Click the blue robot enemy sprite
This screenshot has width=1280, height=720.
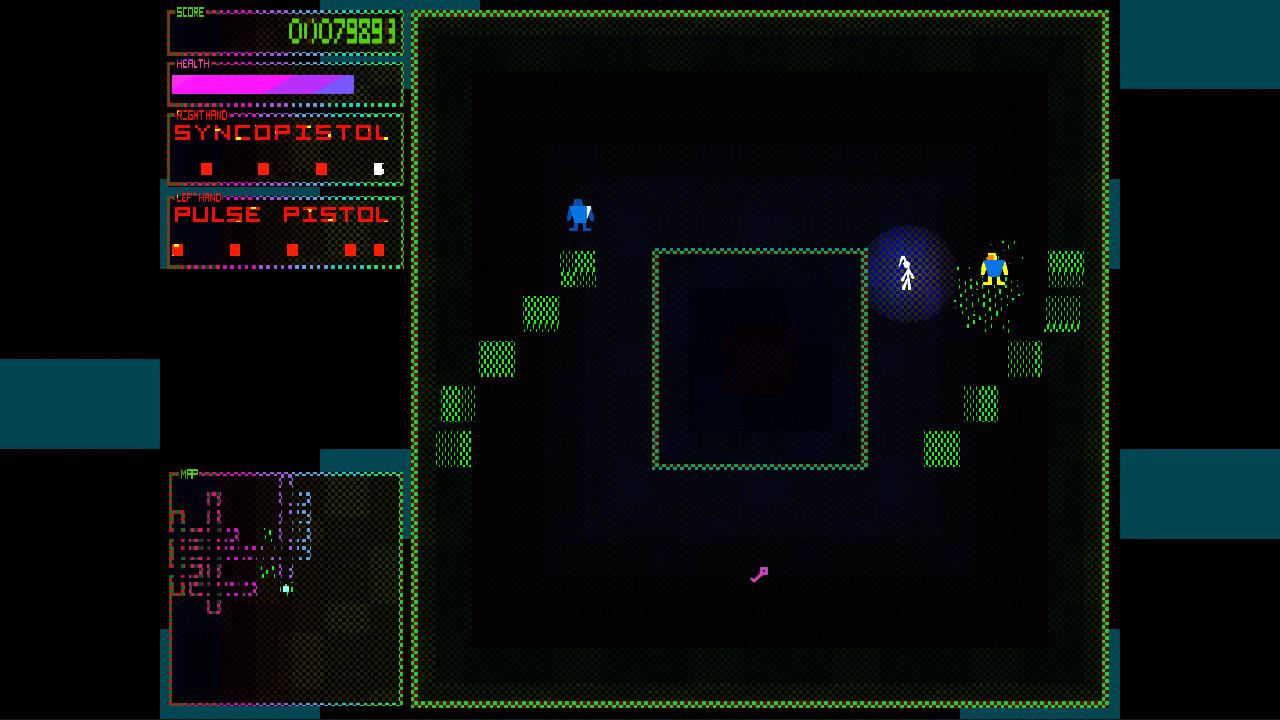580,212
